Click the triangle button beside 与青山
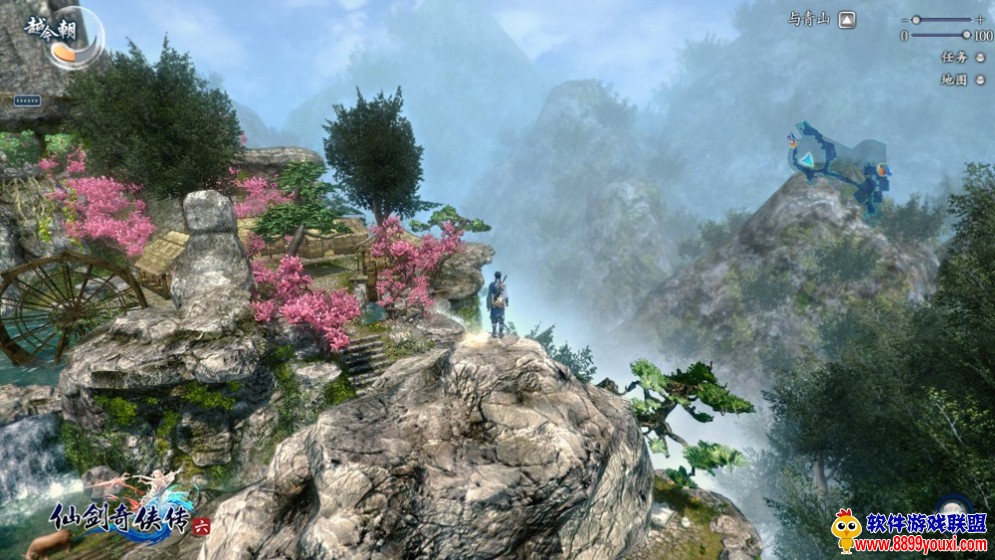 point(847,19)
